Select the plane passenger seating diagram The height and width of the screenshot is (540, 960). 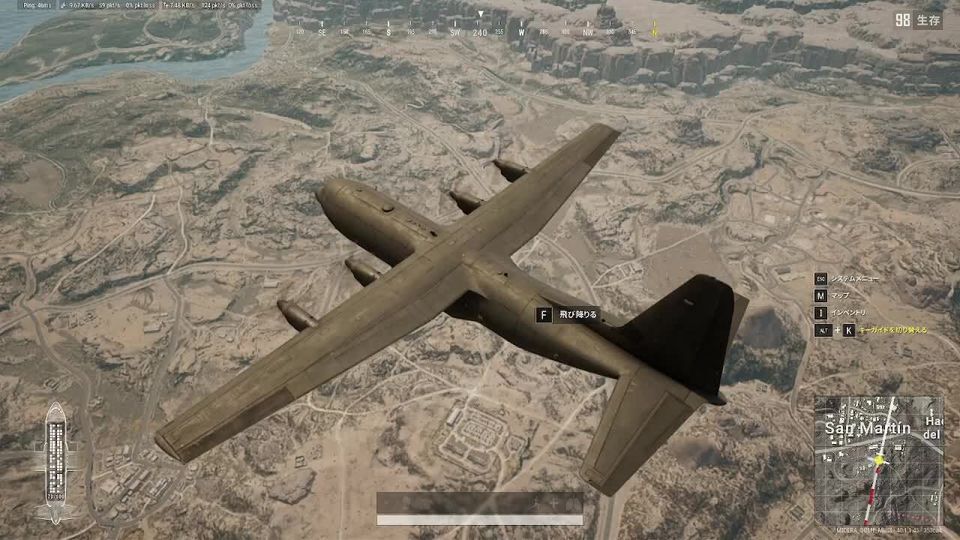click(54, 457)
